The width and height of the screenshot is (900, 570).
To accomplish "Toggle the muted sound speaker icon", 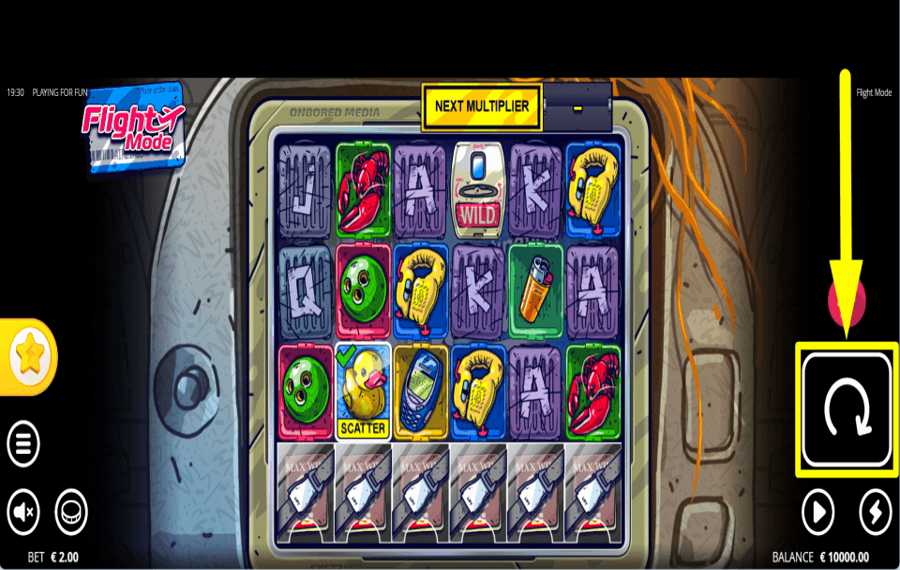I will 24,513.
